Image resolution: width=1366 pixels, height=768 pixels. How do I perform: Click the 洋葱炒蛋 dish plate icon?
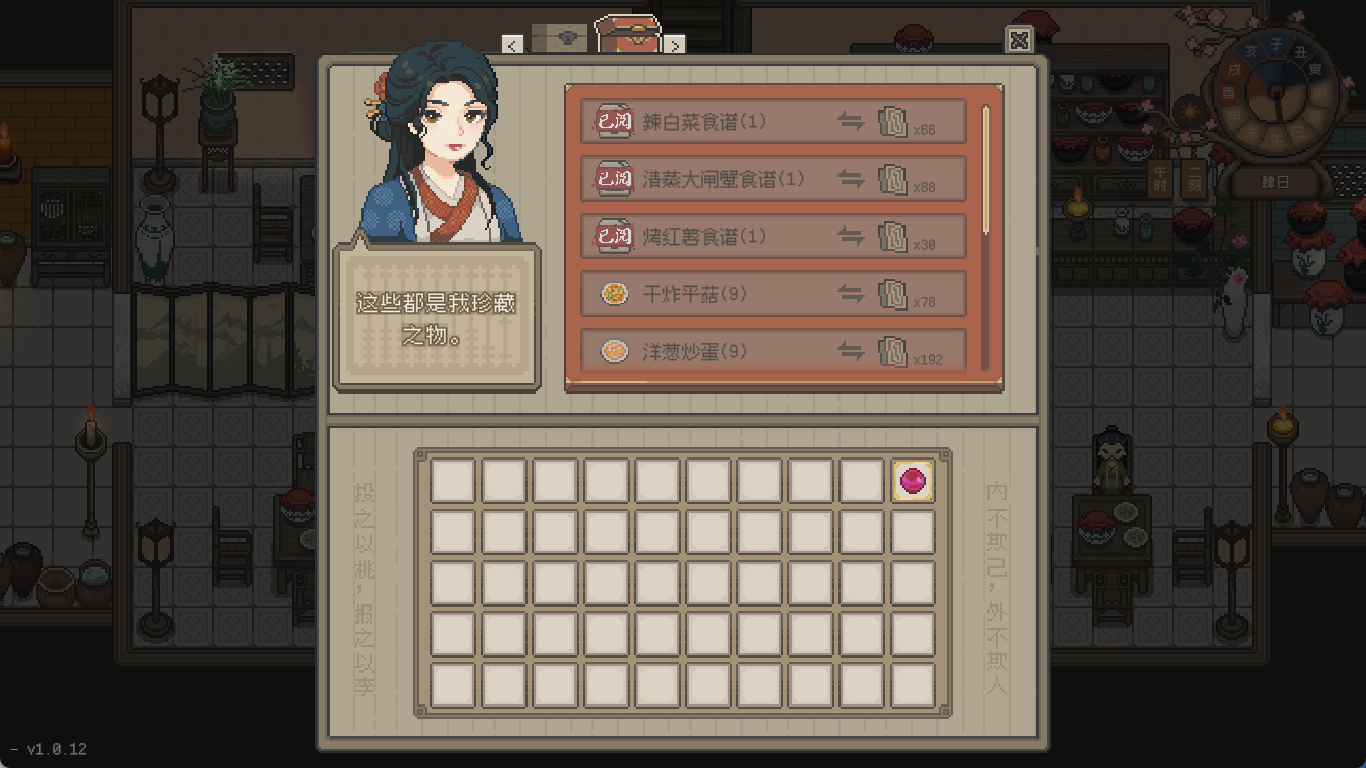(x=613, y=351)
